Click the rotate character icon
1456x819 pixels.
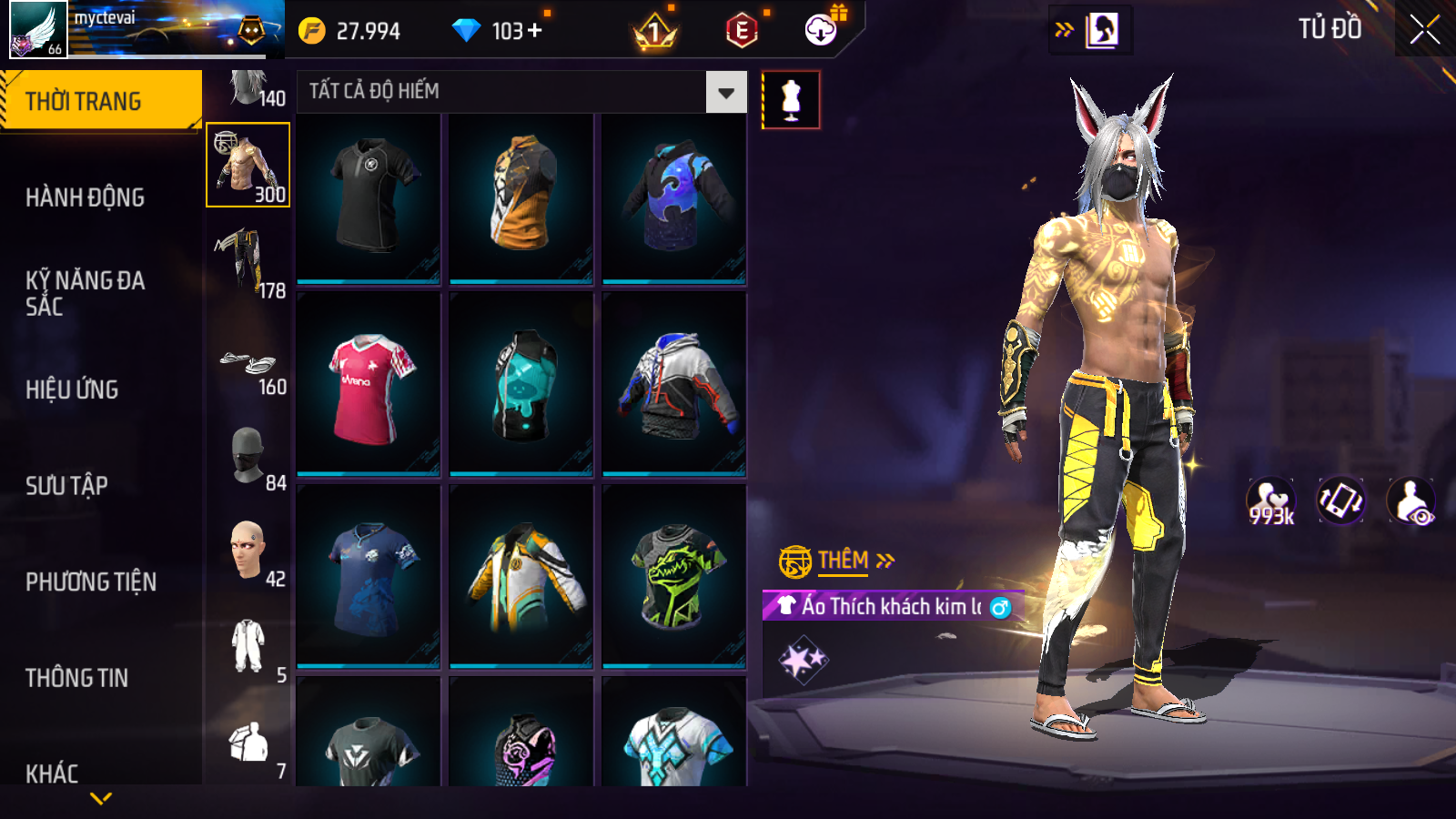coord(1340,500)
